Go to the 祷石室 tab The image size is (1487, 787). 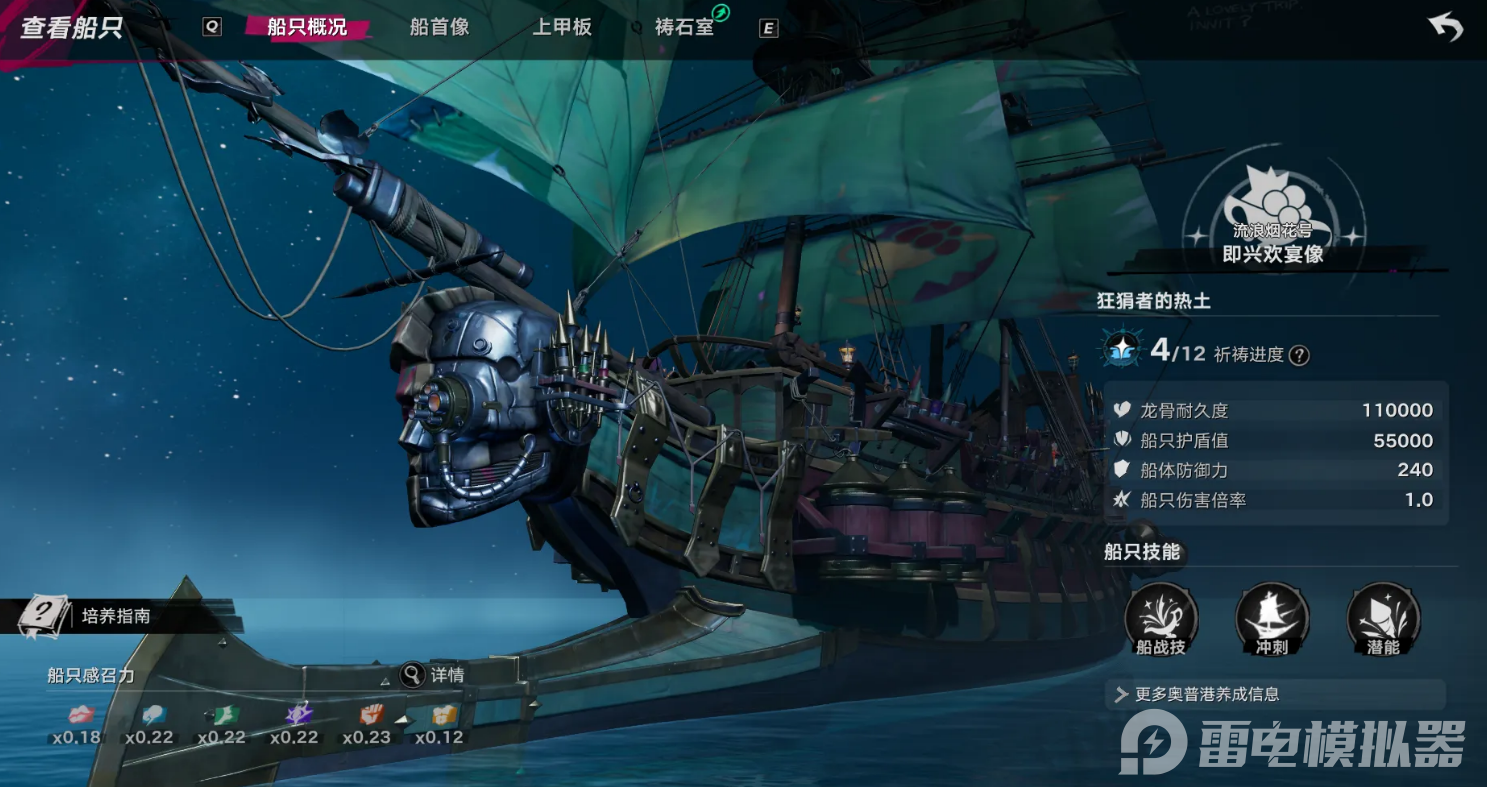click(686, 27)
